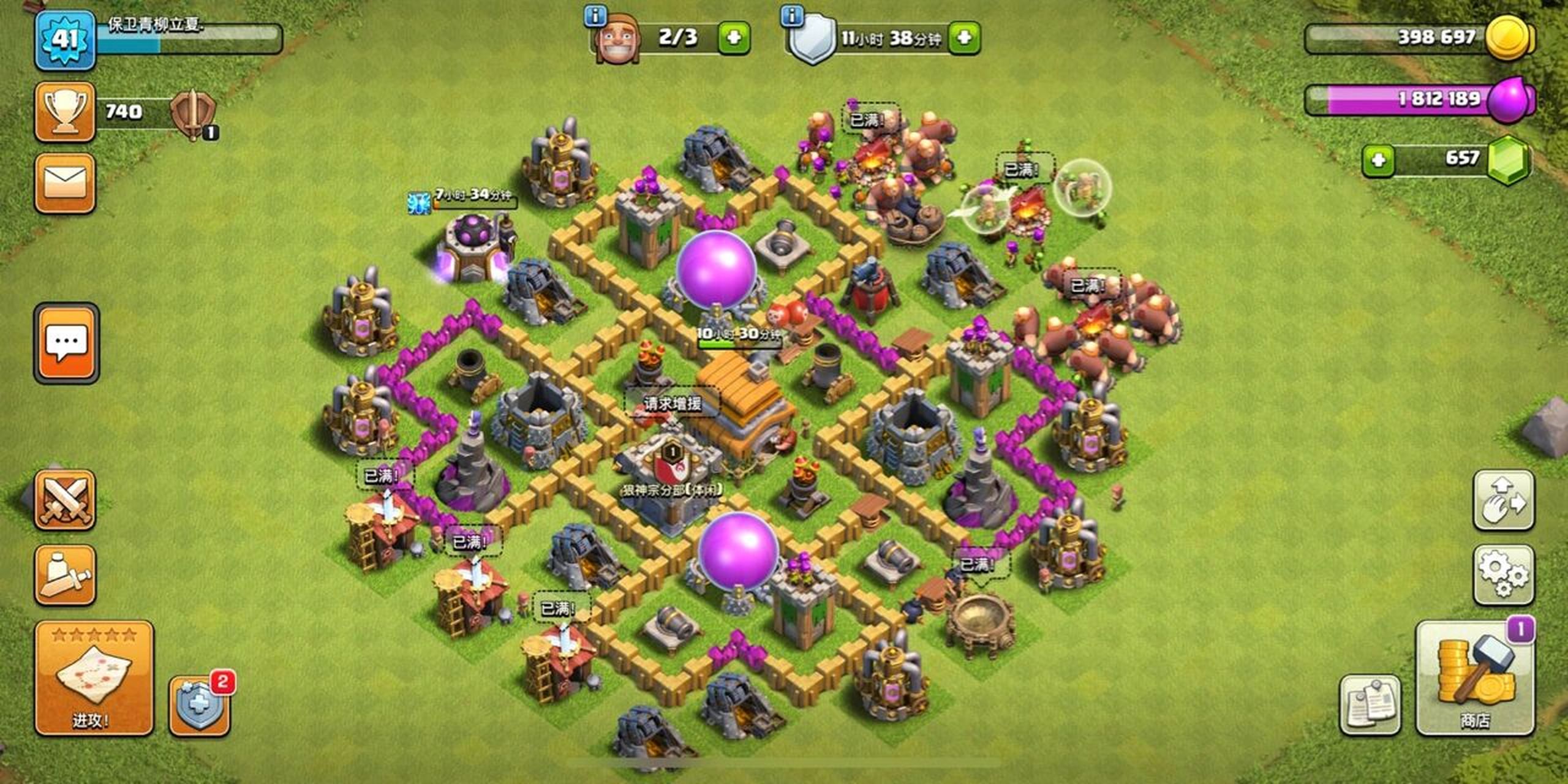Open the village layout editor hand button
Viewport: 1568px width, 784px height.
tap(1503, 500)
